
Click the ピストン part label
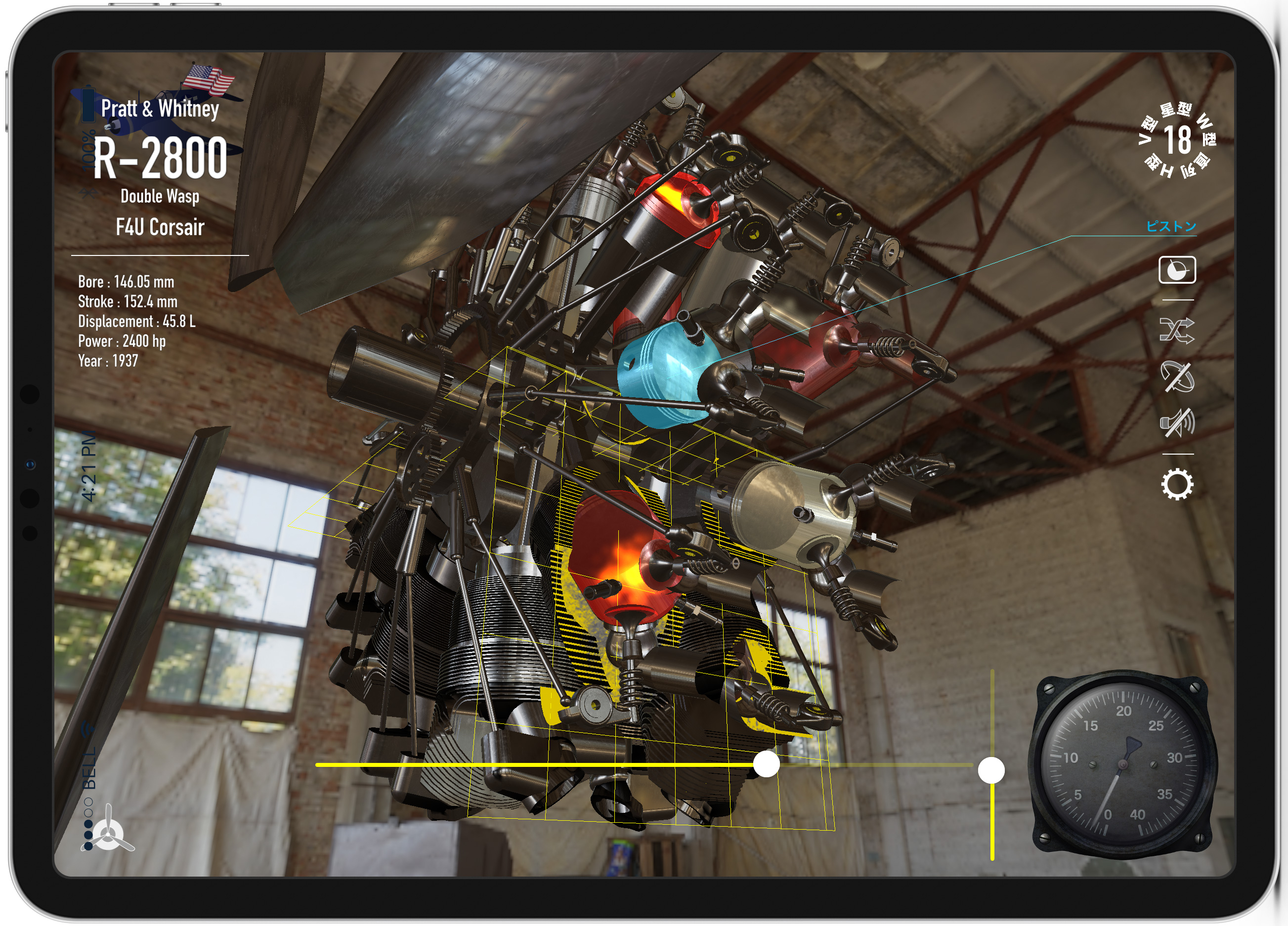click(x=1171, y=226)
